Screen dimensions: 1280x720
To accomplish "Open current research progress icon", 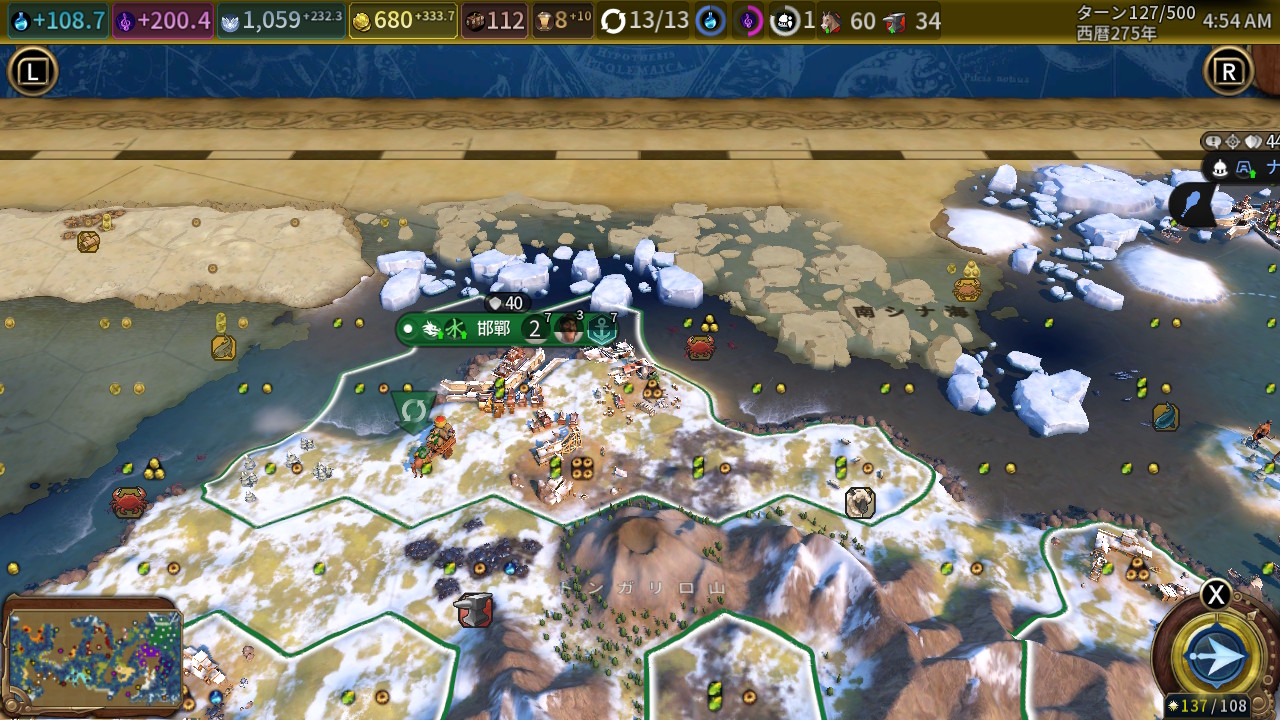I will pyautogui.click(x=710, y=20).
